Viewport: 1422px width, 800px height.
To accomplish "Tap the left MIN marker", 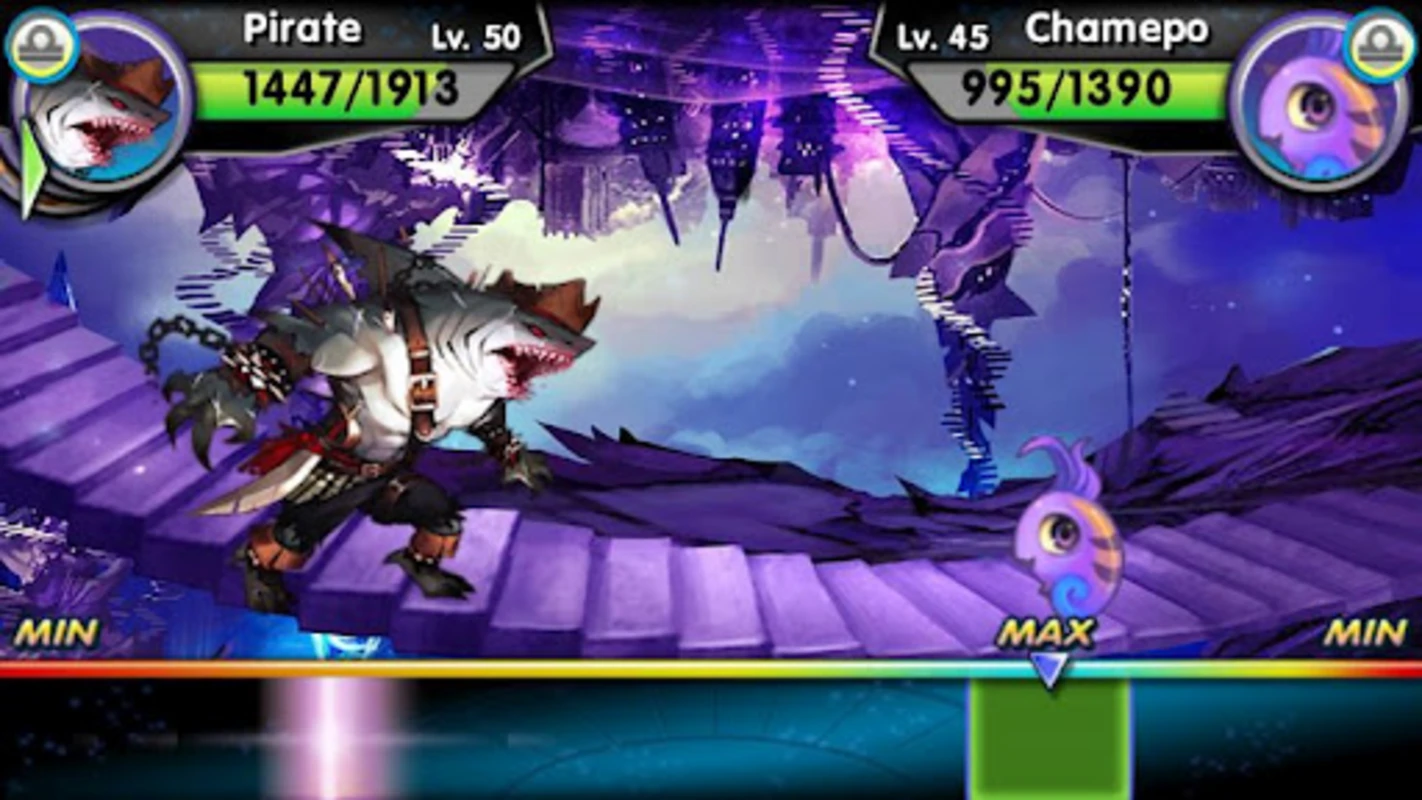I will tap(57, 632).
